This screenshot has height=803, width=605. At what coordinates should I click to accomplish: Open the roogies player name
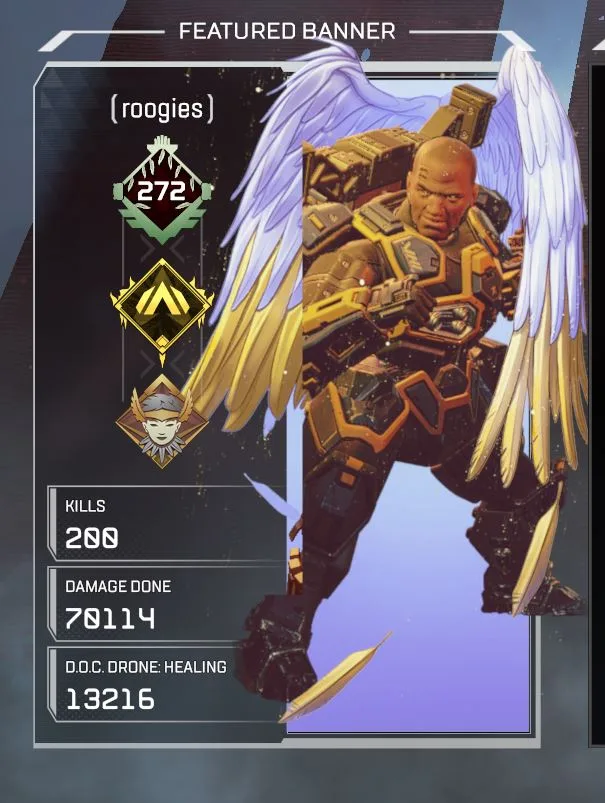(162, 109)
